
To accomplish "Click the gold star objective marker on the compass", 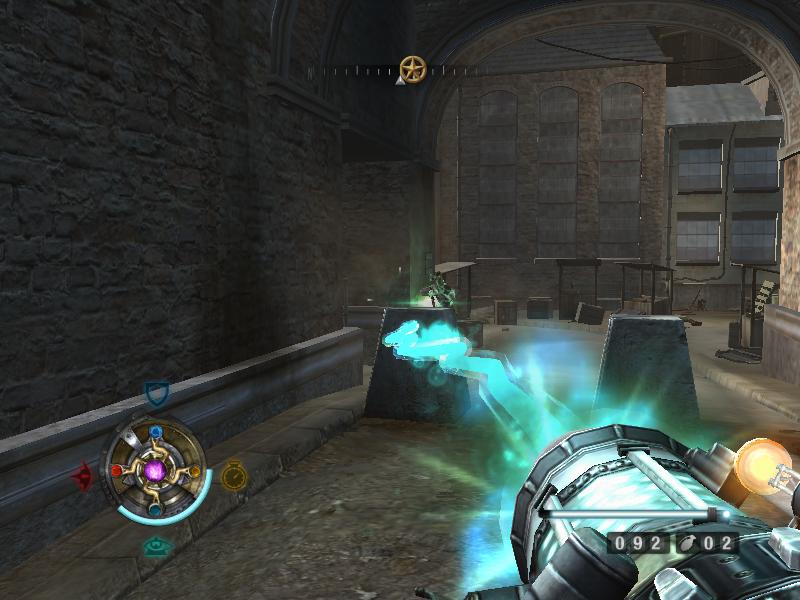I will click(412, 69).
